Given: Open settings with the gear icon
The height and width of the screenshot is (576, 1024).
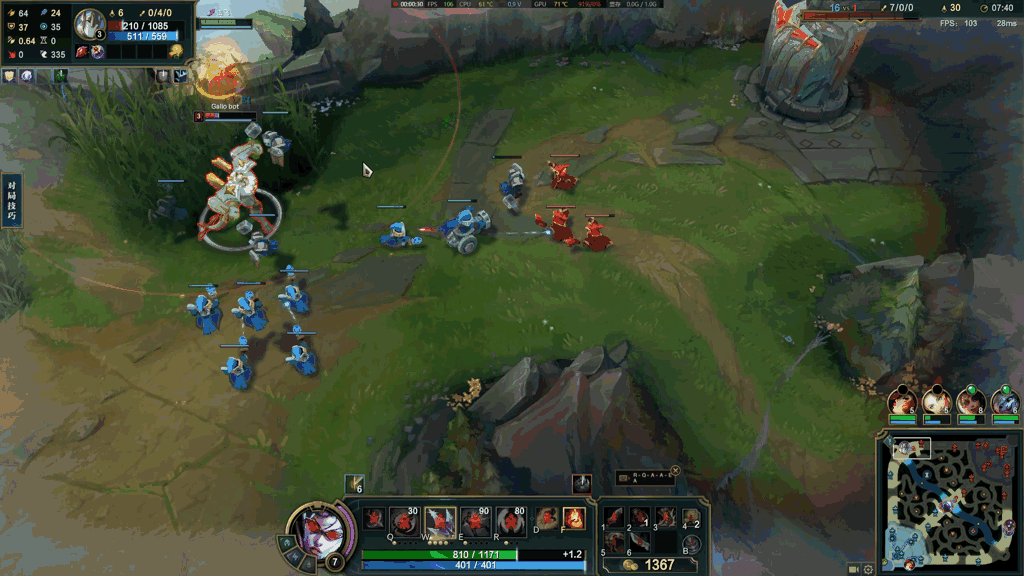Looking at the screenshot, I should point(868,569).
